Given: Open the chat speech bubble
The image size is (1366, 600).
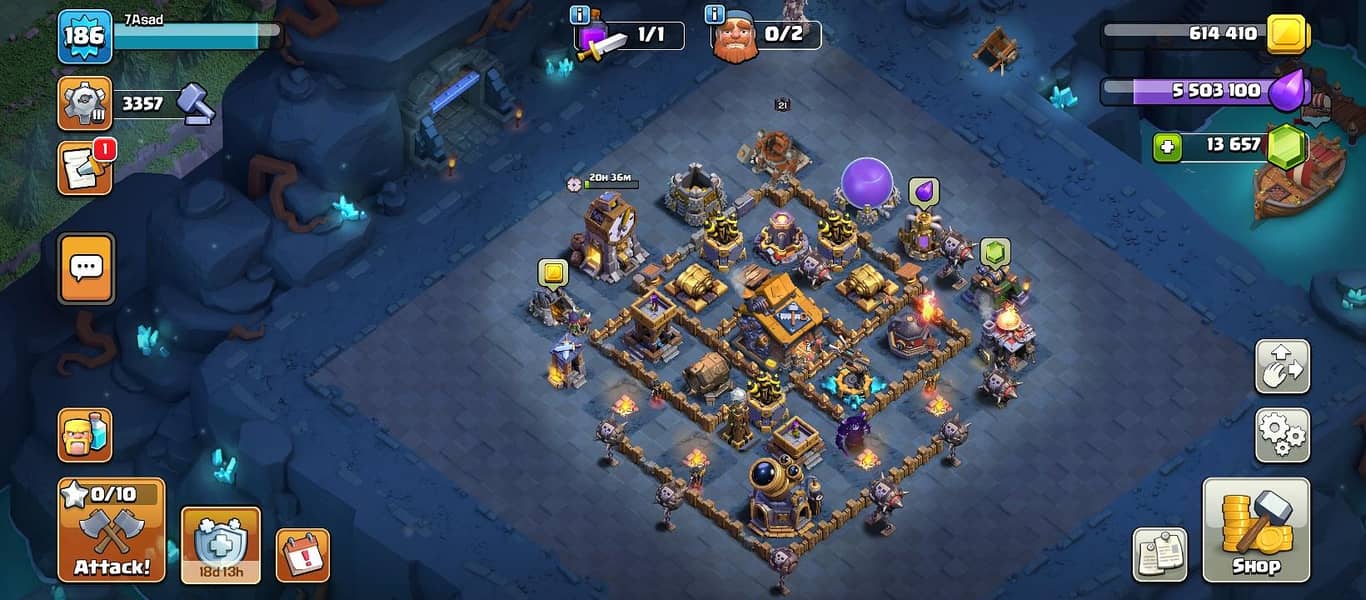Looking at the screenshot, I should 86,268.
